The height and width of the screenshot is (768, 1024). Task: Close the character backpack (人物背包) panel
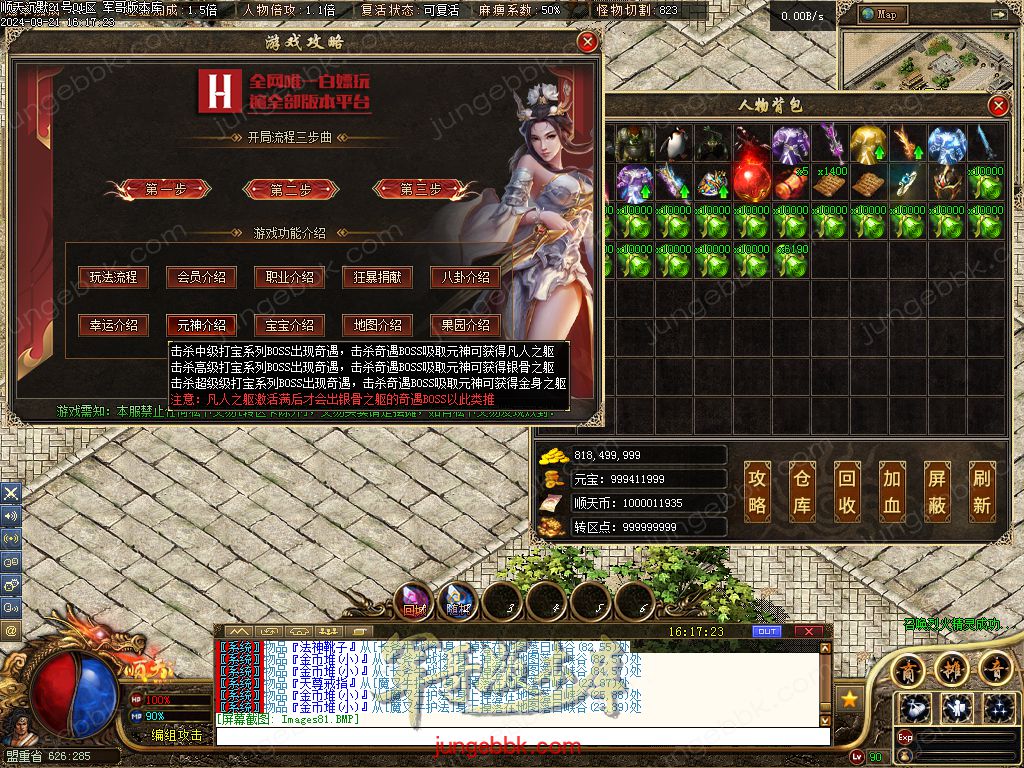[x=998, y=106]
